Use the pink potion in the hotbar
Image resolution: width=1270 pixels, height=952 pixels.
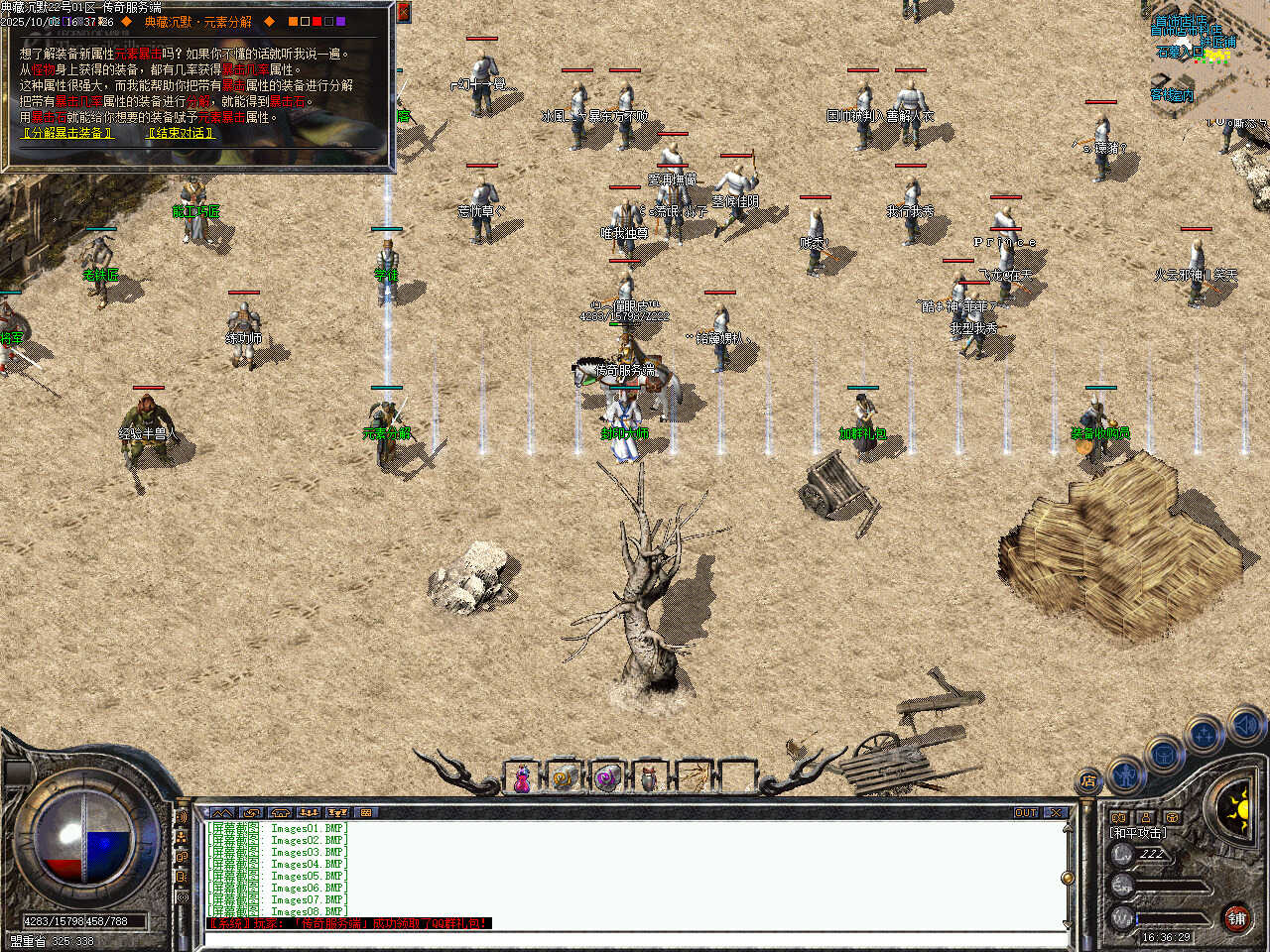(521, 779)
